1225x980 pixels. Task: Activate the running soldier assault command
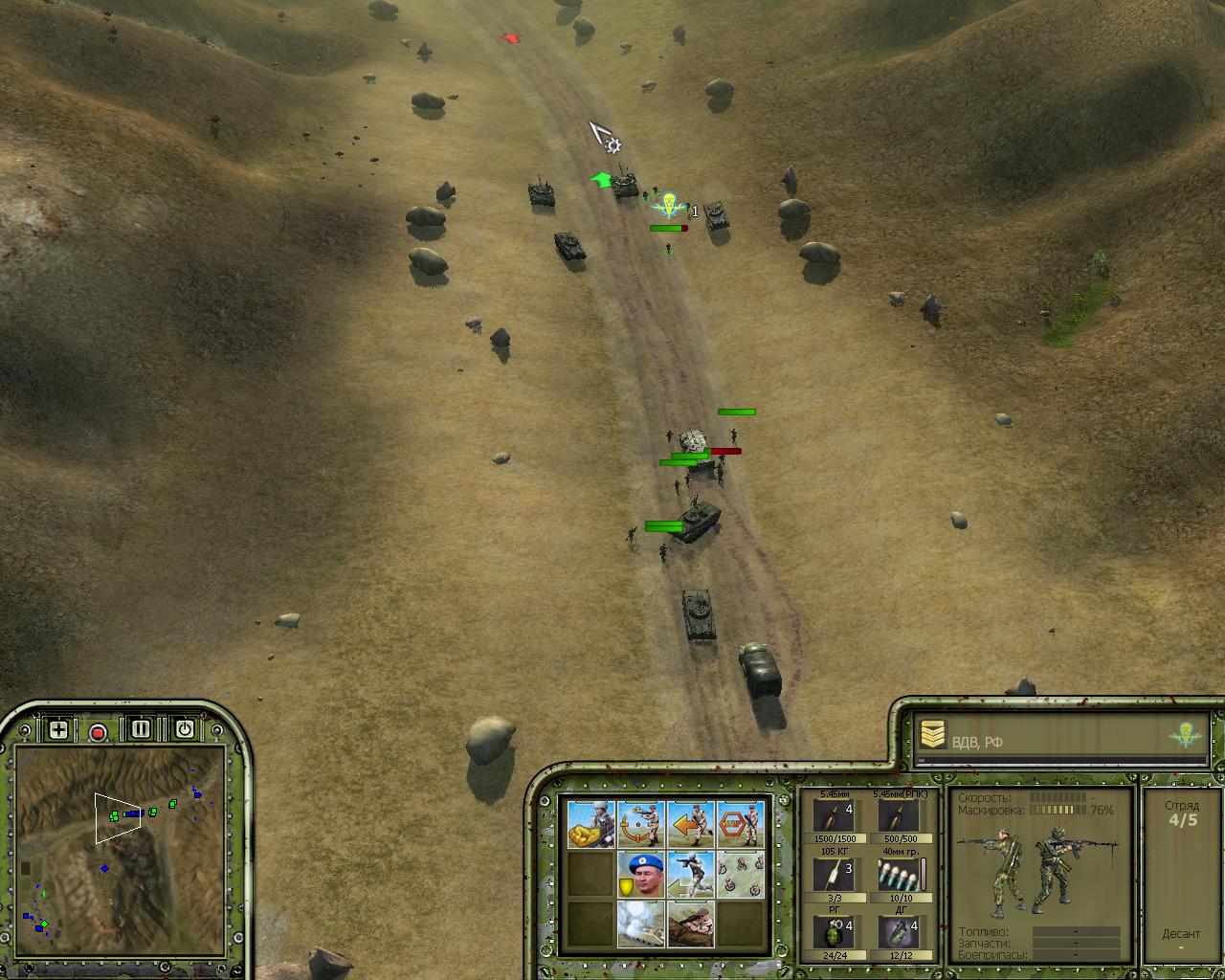691,875
